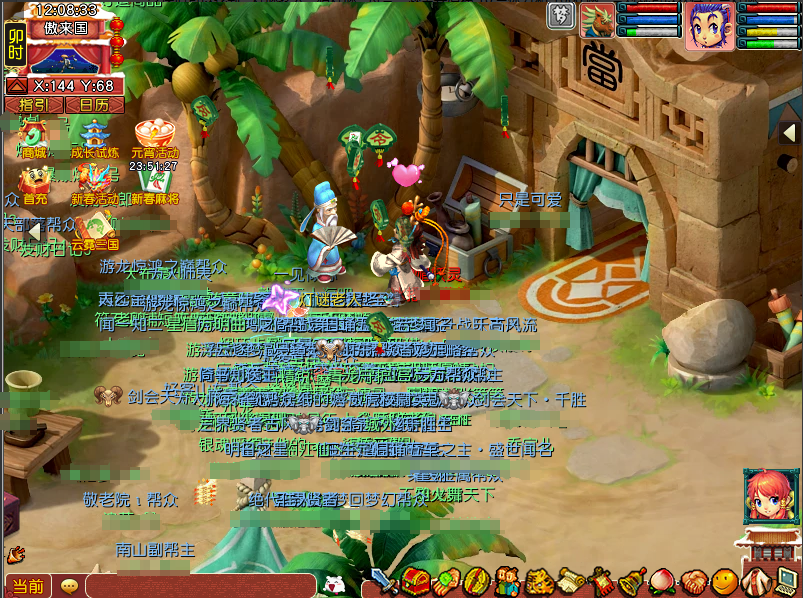
Task: Type in the chat input box
Action: tap(200, 586)
